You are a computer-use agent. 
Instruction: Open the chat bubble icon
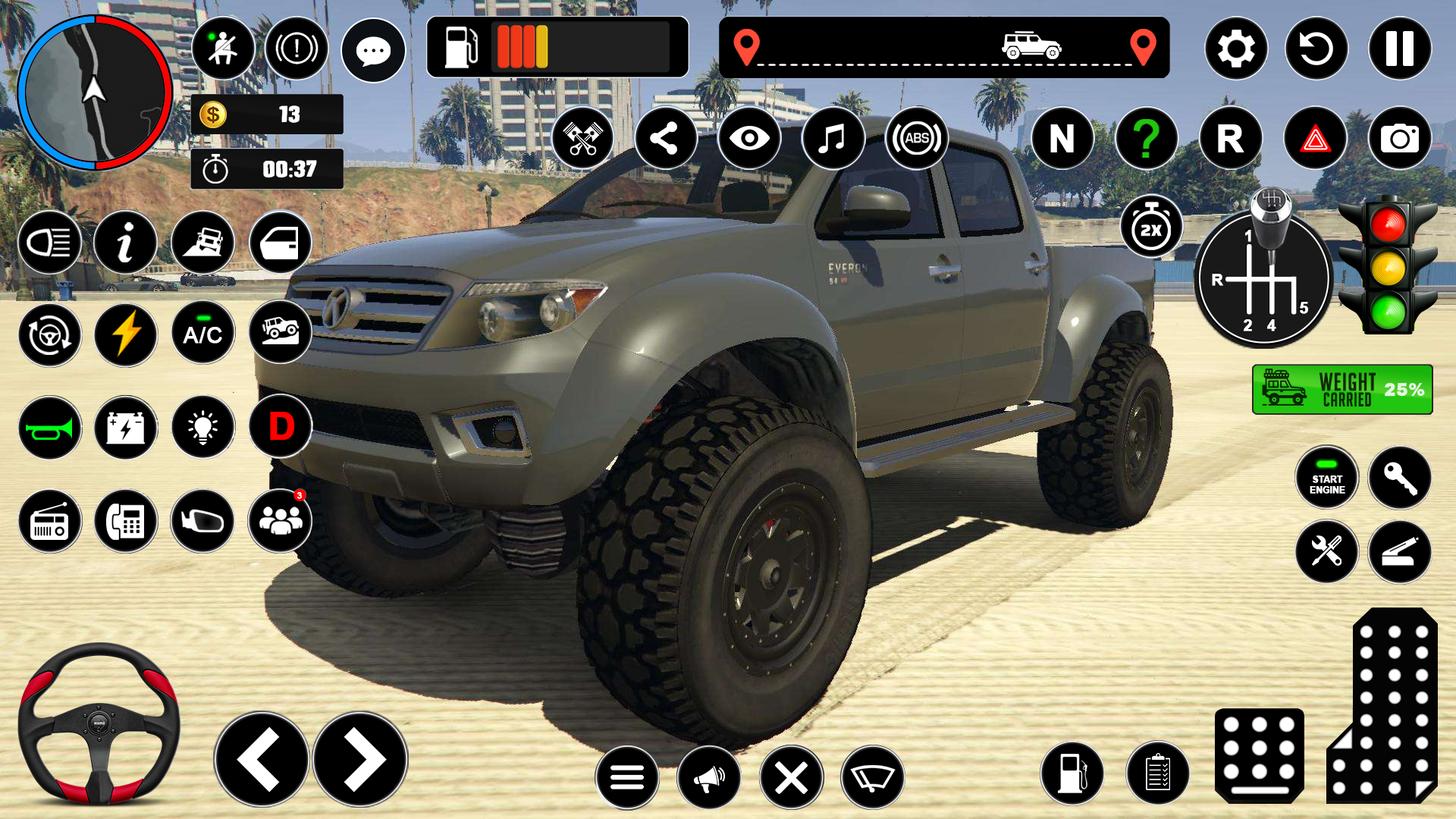tap(373, 51)
